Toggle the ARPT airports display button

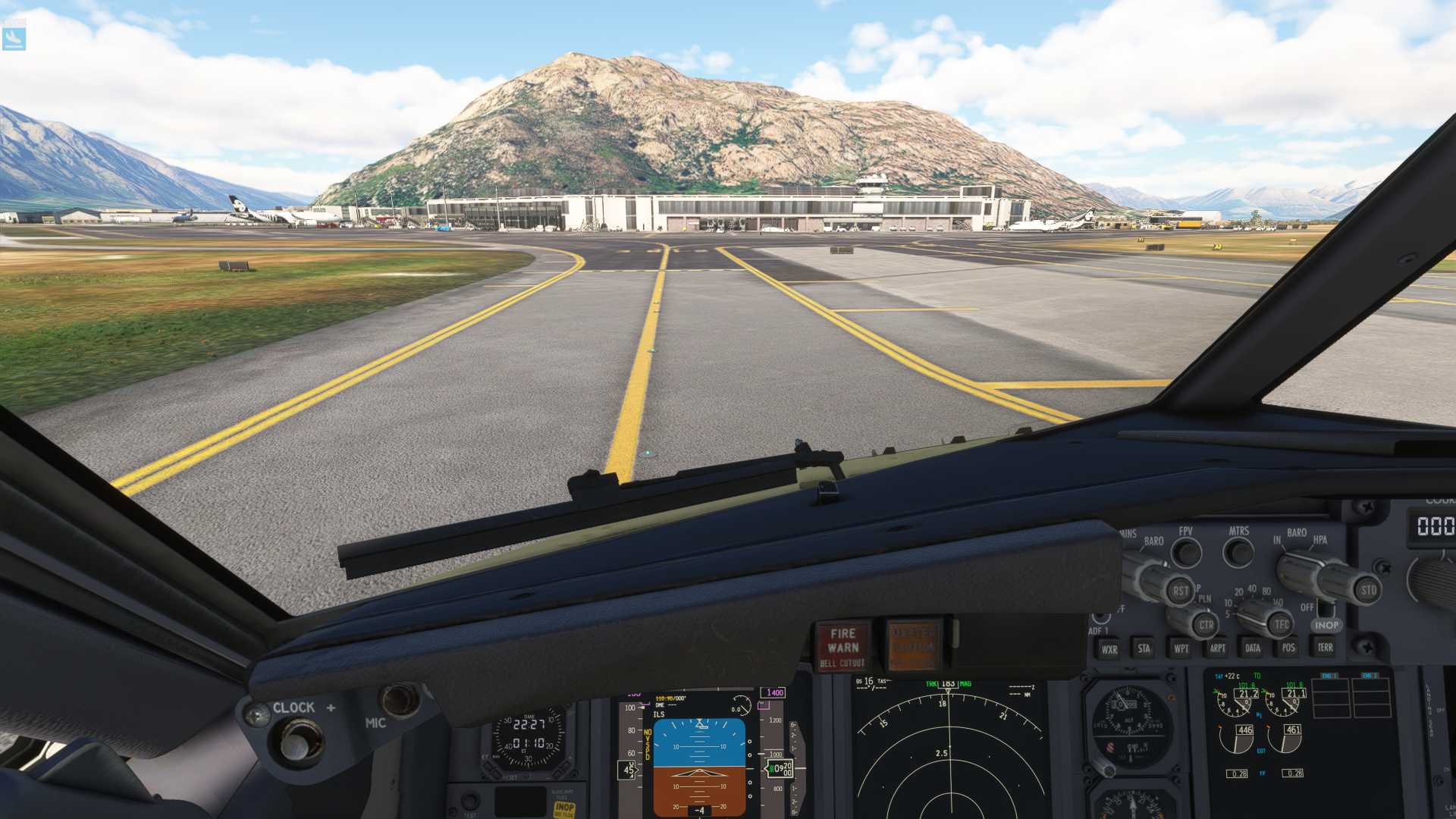tap(1217, 648)
